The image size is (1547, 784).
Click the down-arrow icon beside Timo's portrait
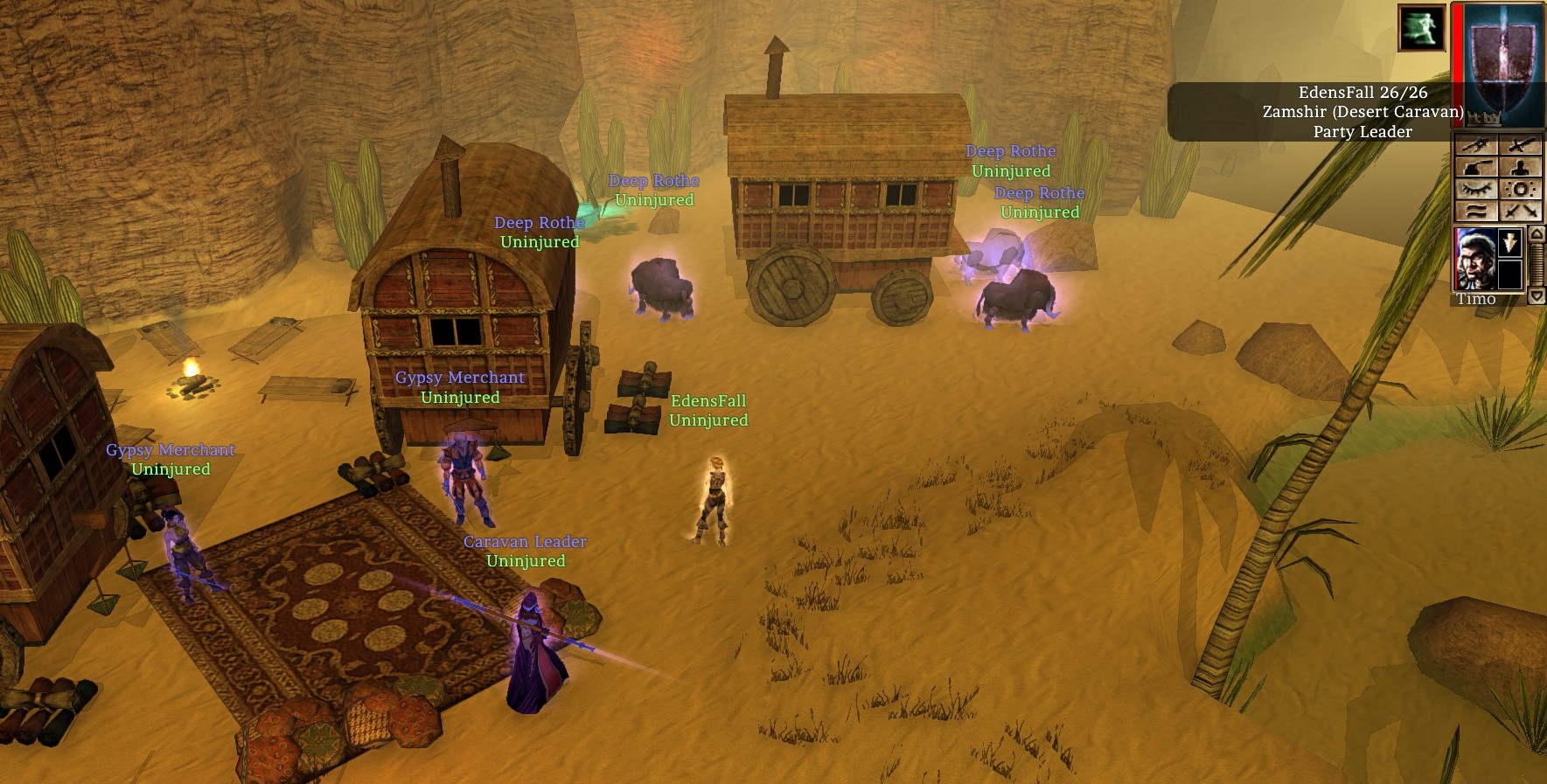point(1510,243)
